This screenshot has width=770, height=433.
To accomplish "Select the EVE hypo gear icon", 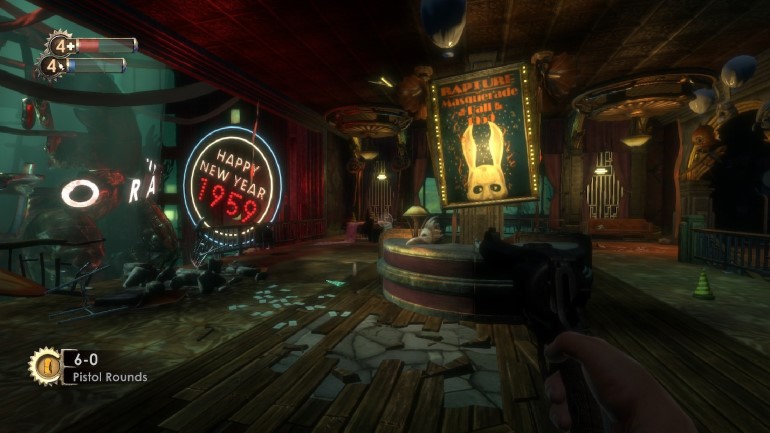I will tap(51, 67).
